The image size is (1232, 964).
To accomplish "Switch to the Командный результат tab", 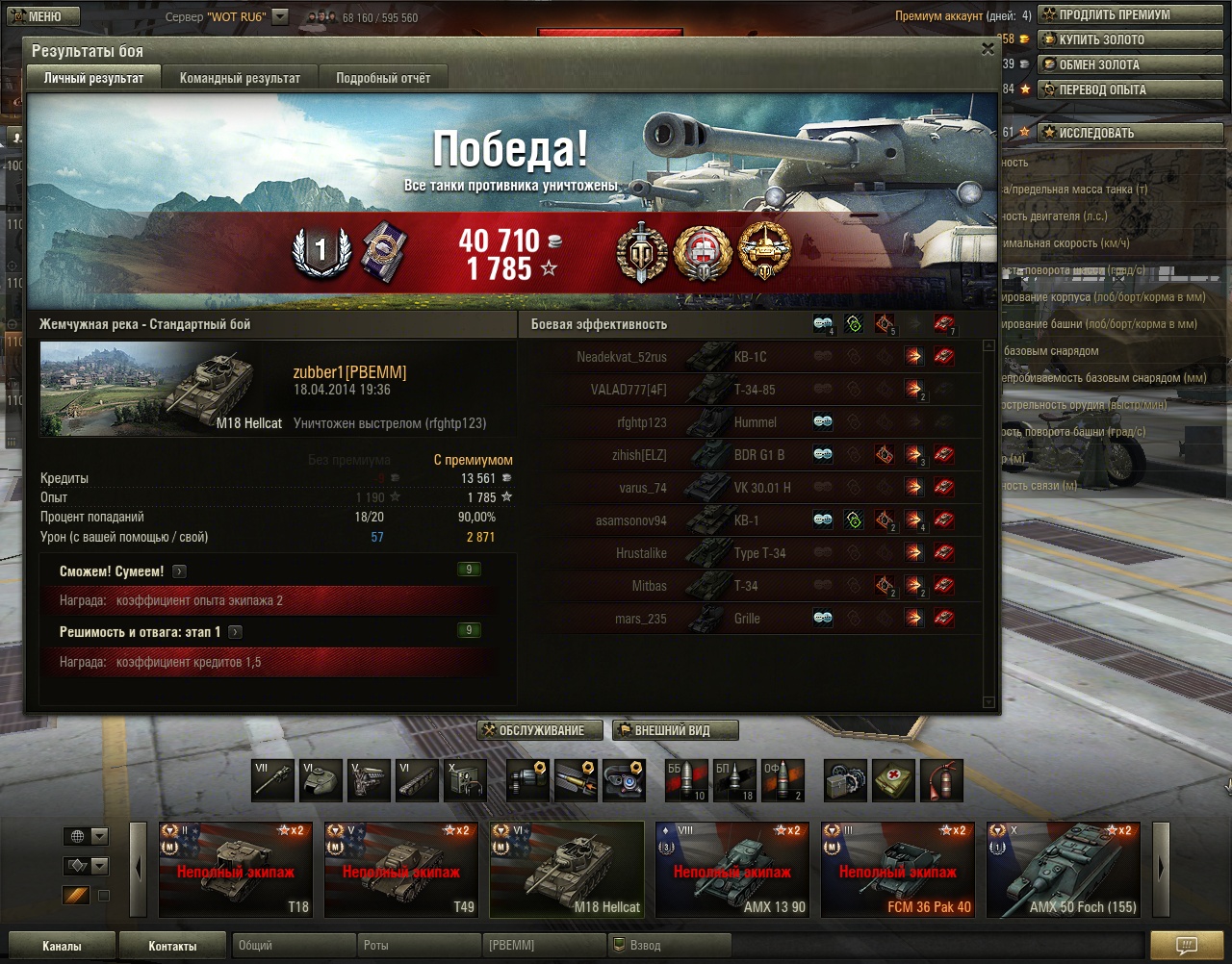I will [x=240, y=78].
